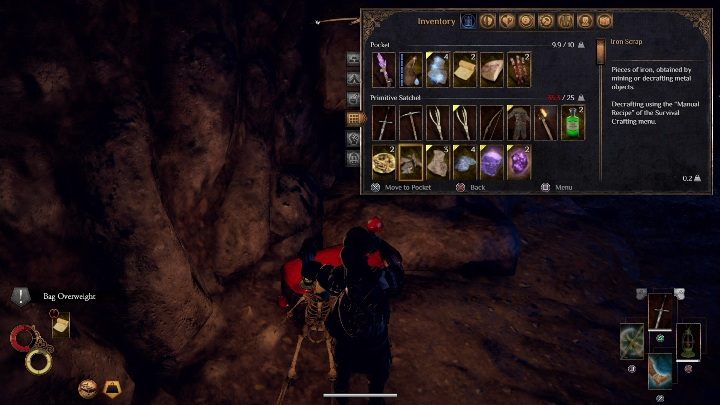Select the green potion bottle in the satchel
The height and width of the screenshot is (405, 720).
pos(573,123)
